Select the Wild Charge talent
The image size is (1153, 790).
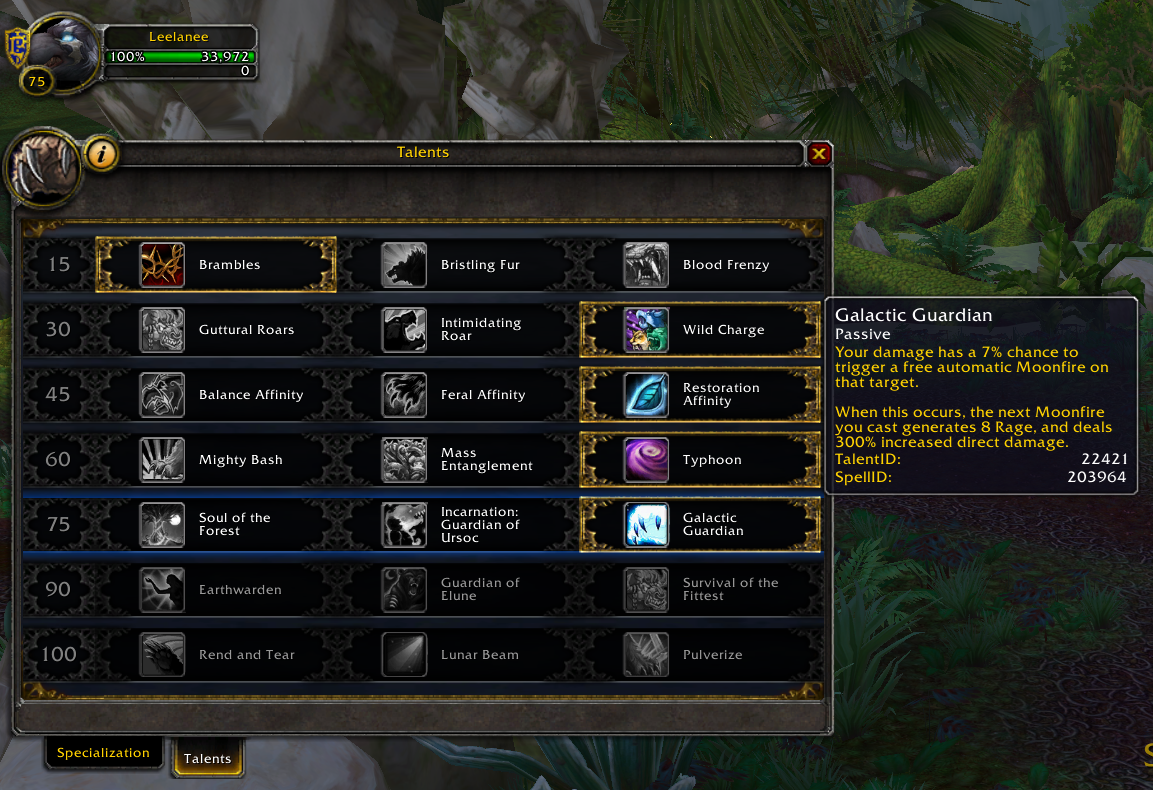(700, 330)
